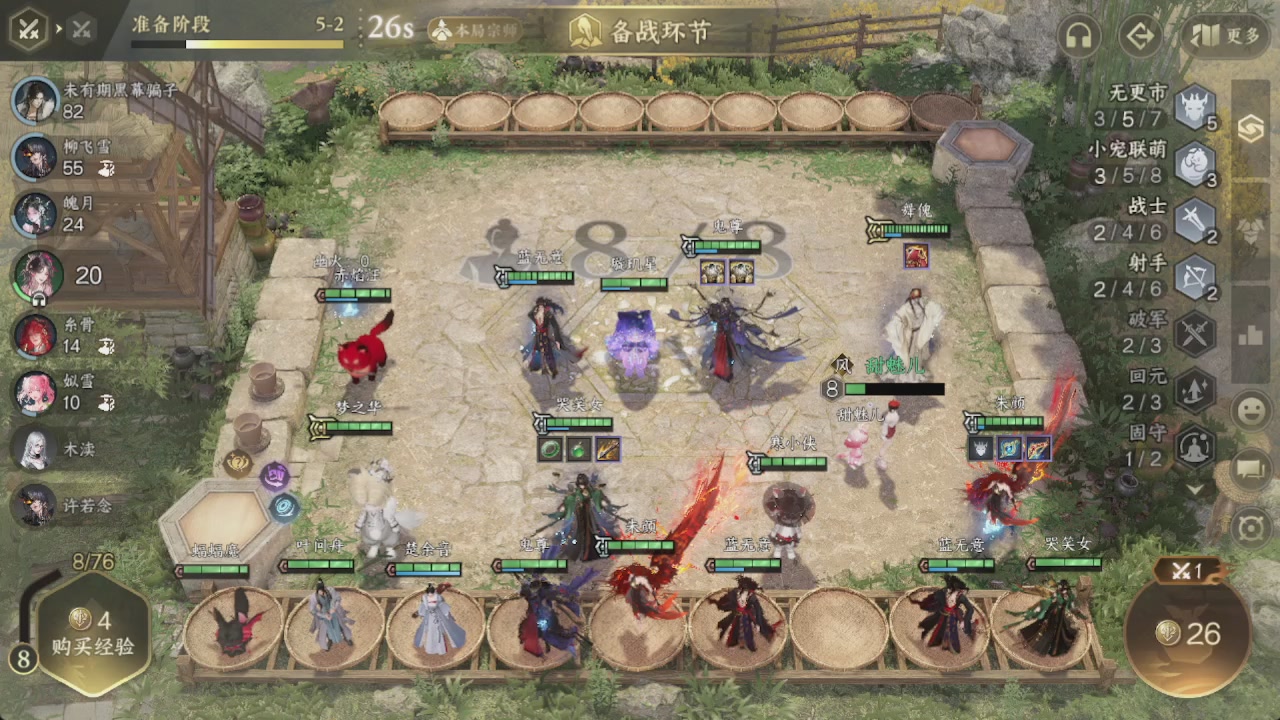The image size is (1280, 720).
Task: Show the 小宠联萌 trait details
Action: tap(1194, 164)
